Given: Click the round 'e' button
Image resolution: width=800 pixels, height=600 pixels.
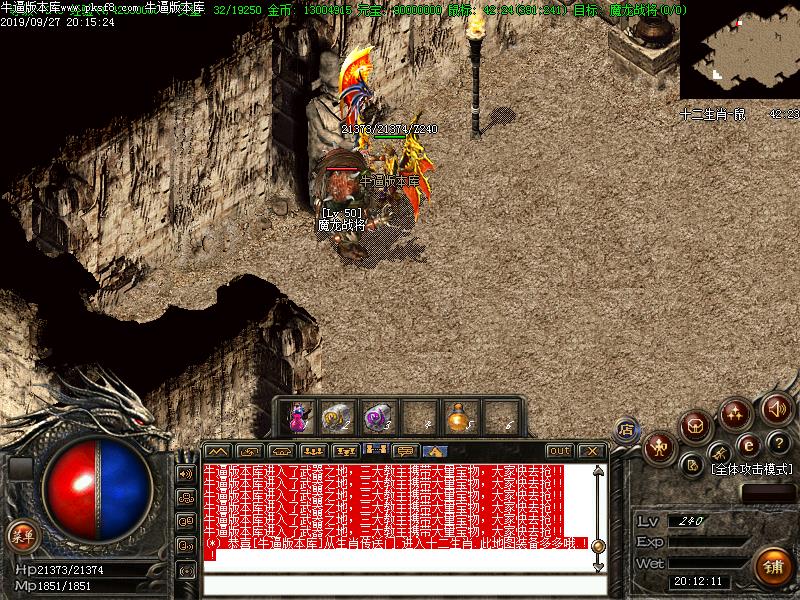Looking at the screenshot, I should [x=747, y=445].
